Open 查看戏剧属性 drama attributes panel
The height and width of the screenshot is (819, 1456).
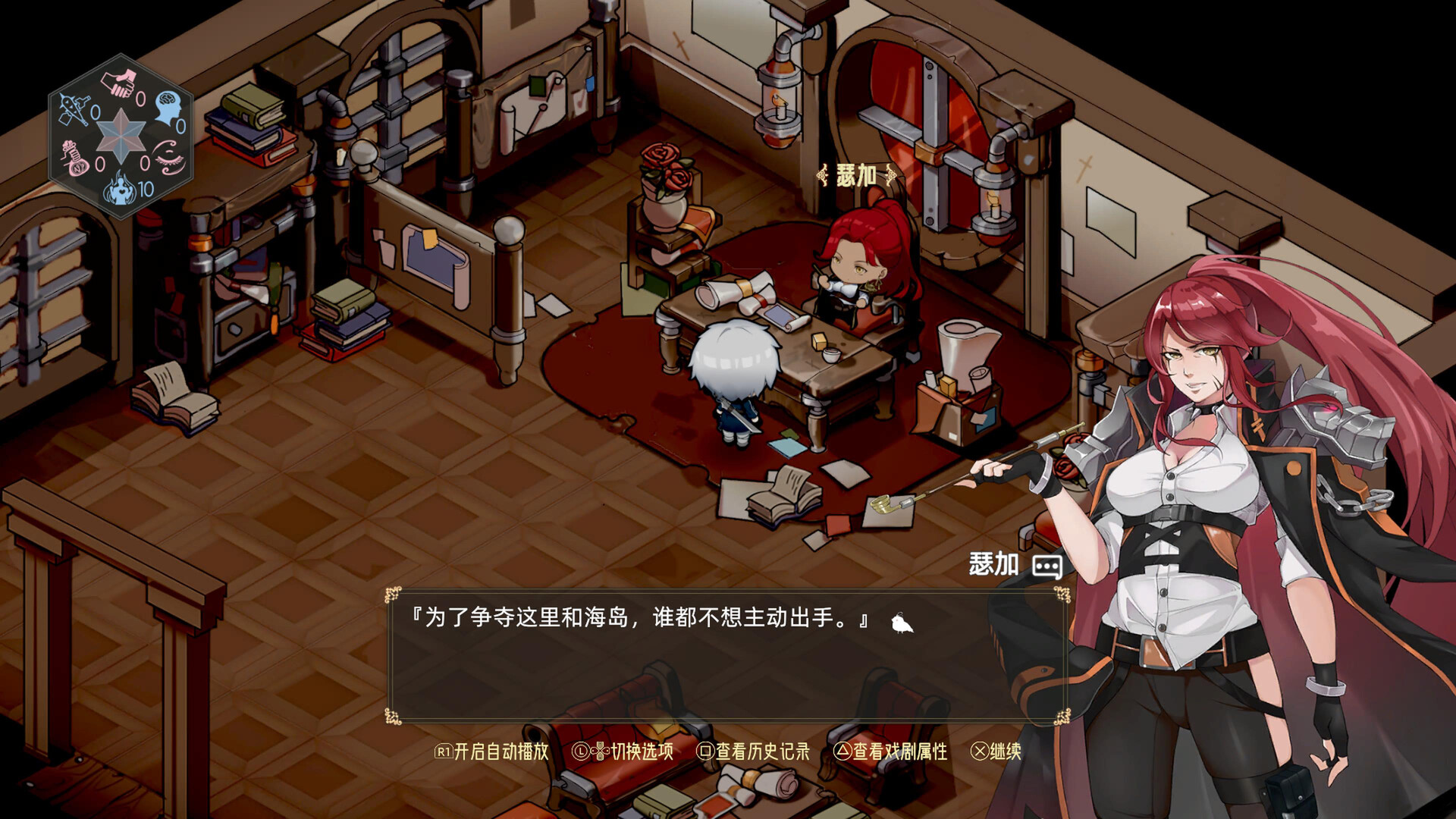pos(899,753)
